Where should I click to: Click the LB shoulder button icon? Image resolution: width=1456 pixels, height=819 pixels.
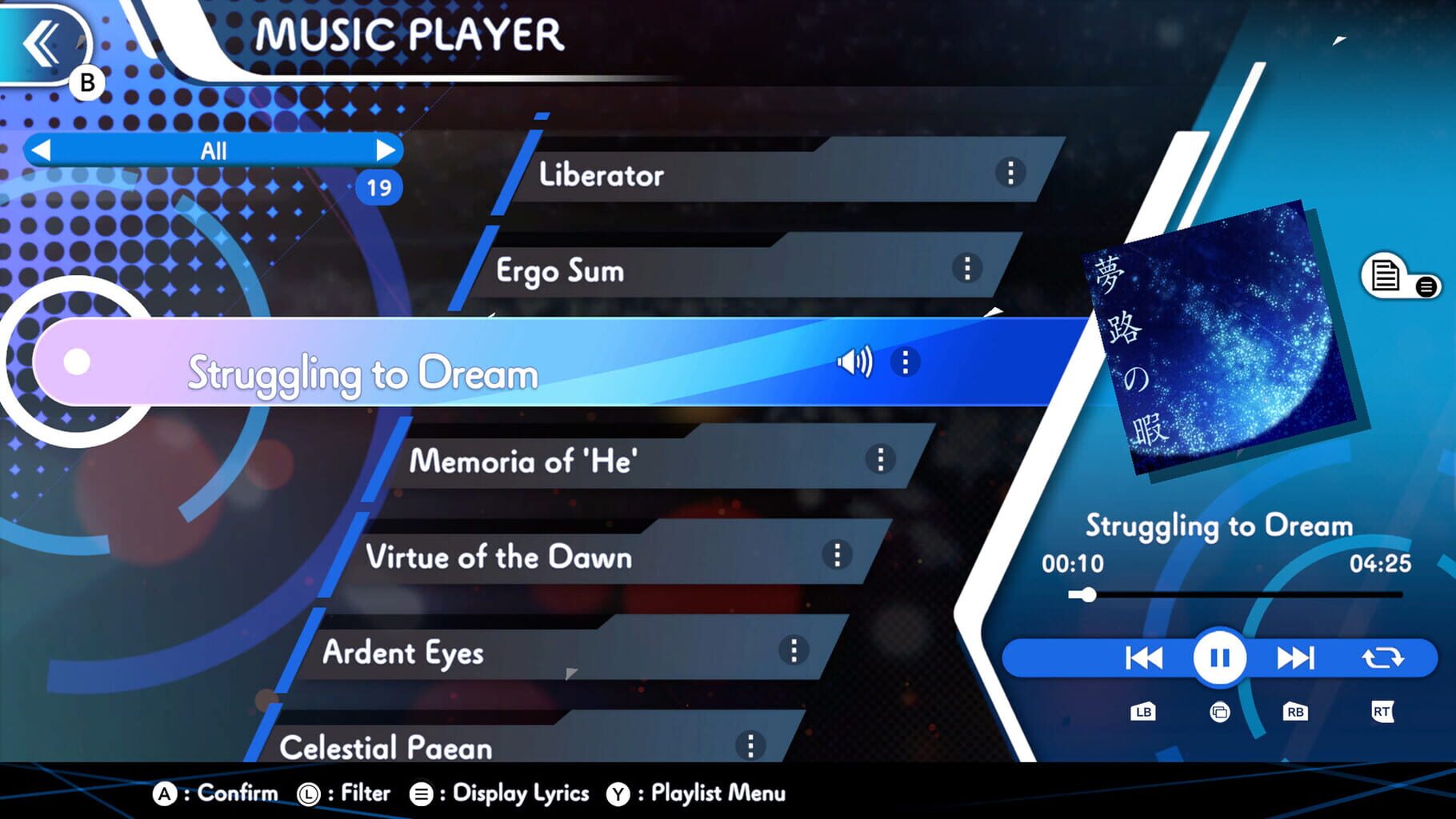point(1142,711)
